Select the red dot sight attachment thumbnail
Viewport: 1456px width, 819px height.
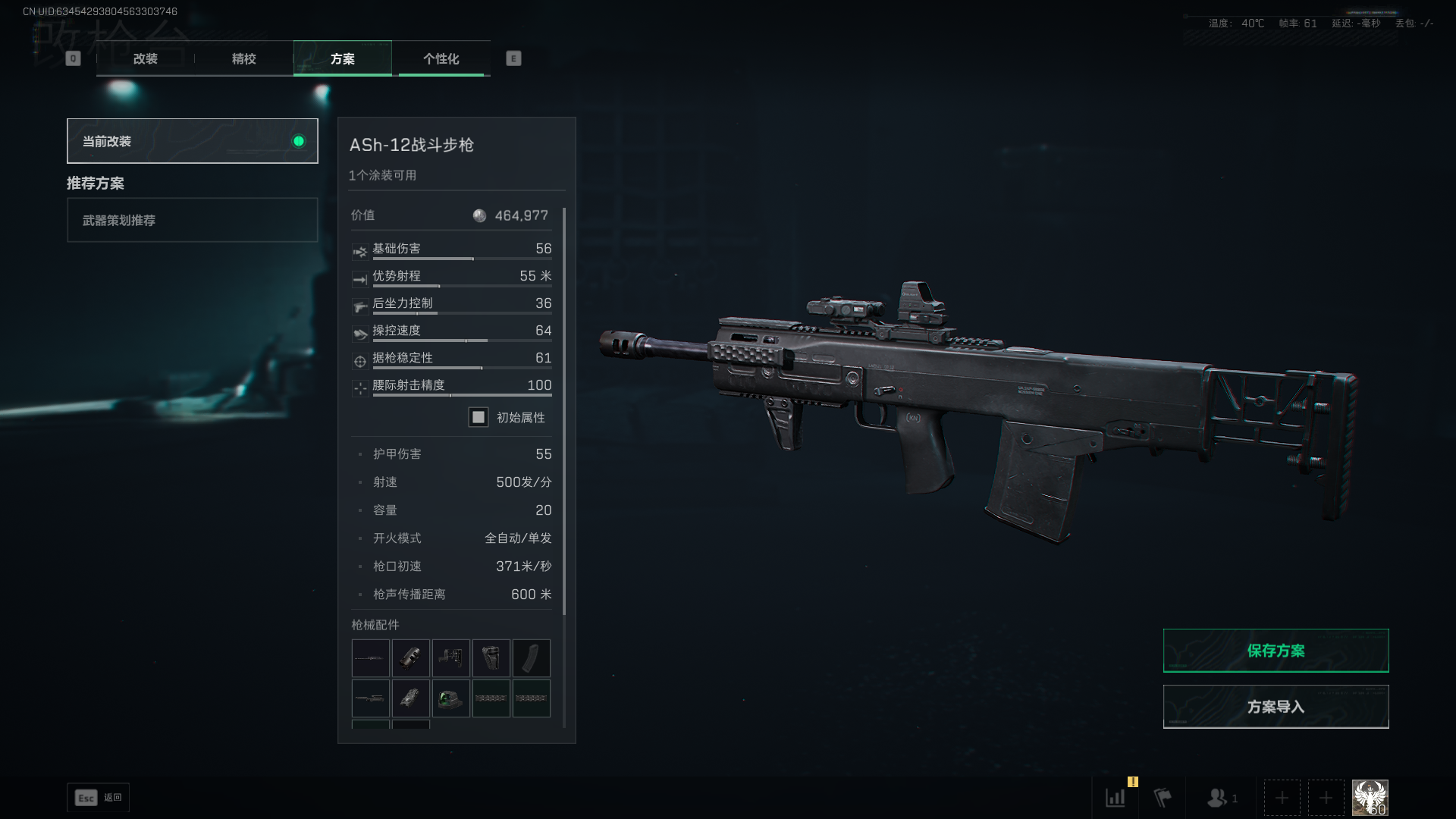click(x=451, y=698)
